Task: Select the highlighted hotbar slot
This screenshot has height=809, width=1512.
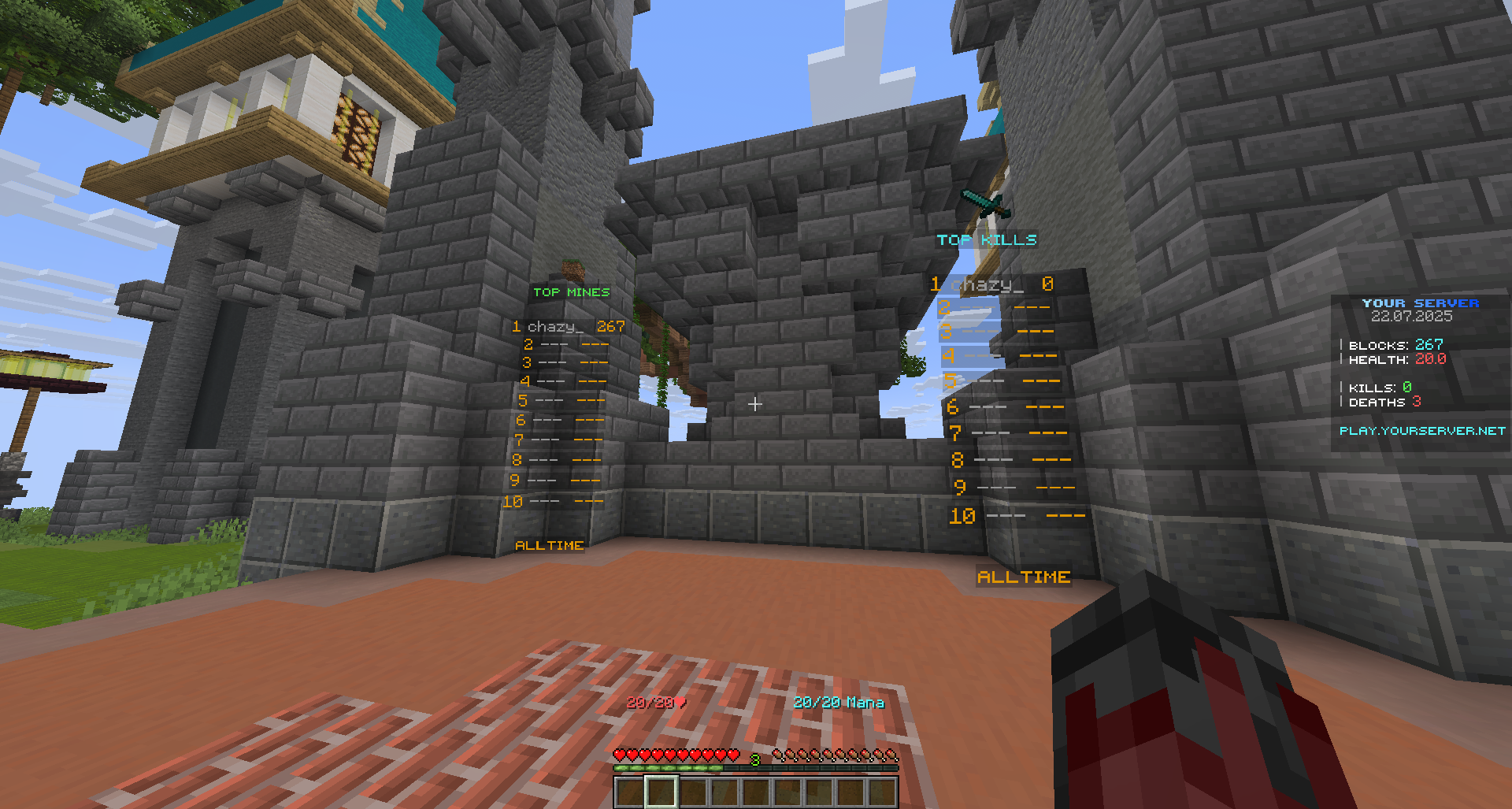Action: pos(661,792)
